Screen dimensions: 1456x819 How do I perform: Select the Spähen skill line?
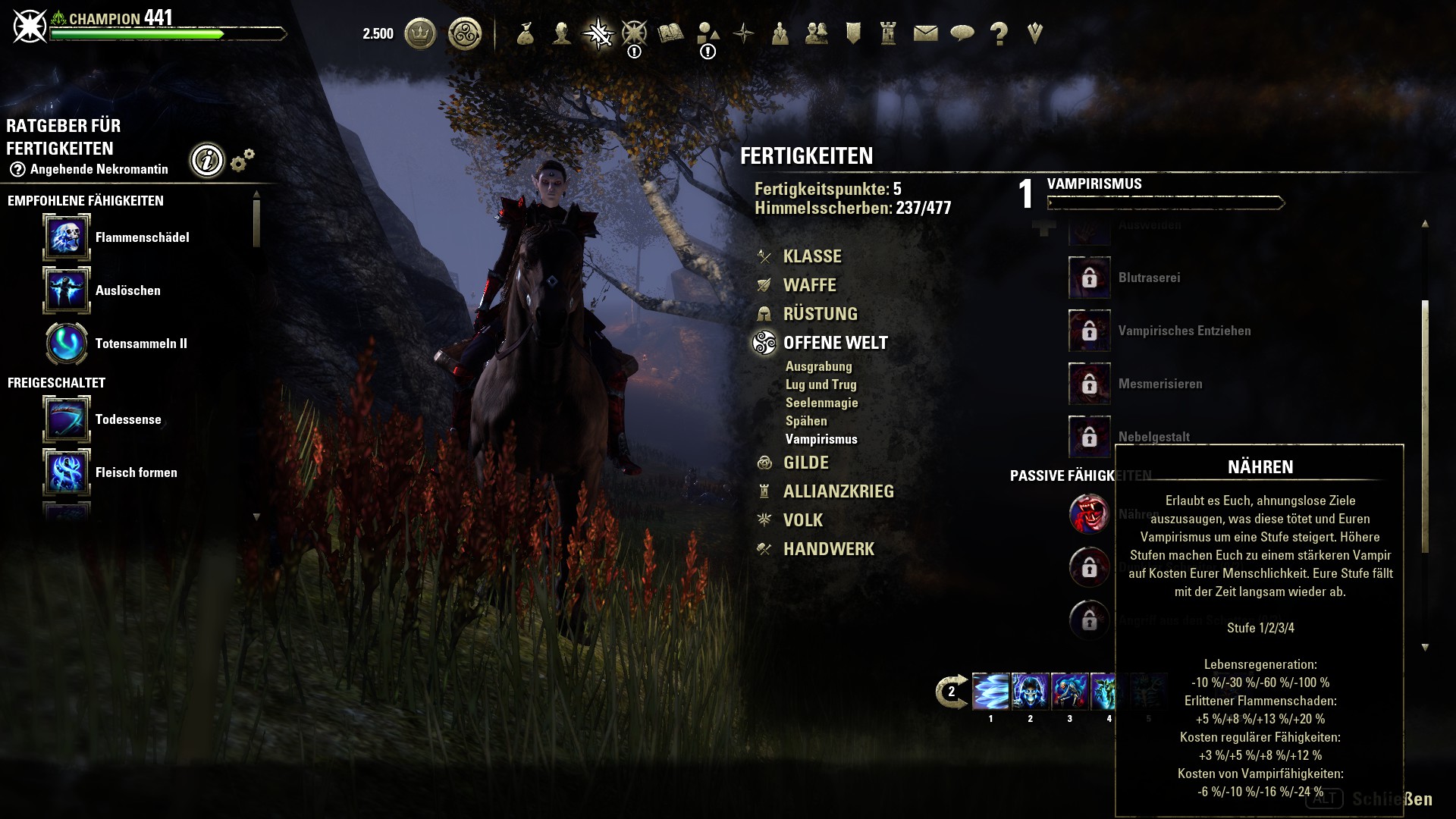click(x=806, y=421)
